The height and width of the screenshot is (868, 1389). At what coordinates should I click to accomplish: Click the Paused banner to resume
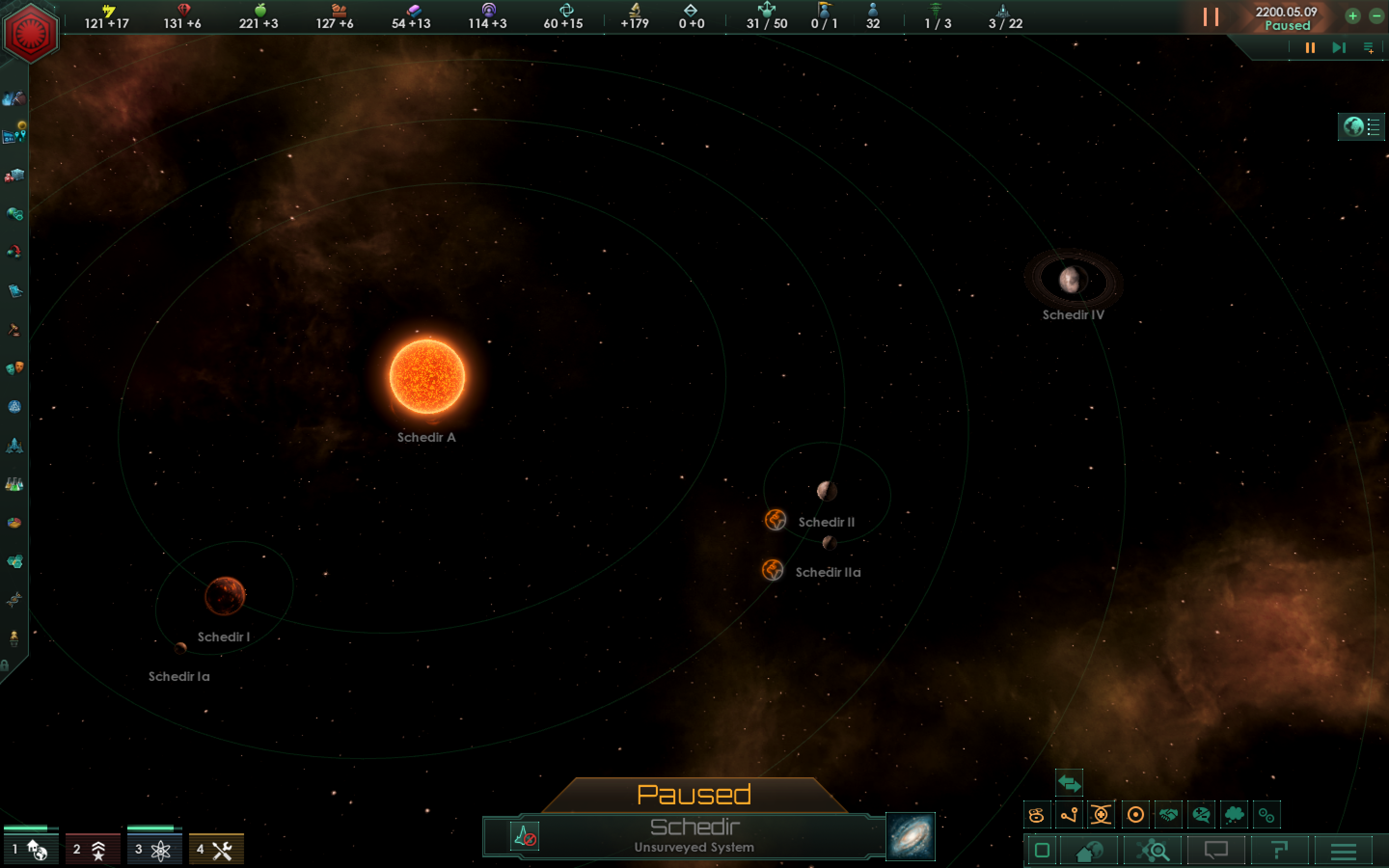coord(694,795)
